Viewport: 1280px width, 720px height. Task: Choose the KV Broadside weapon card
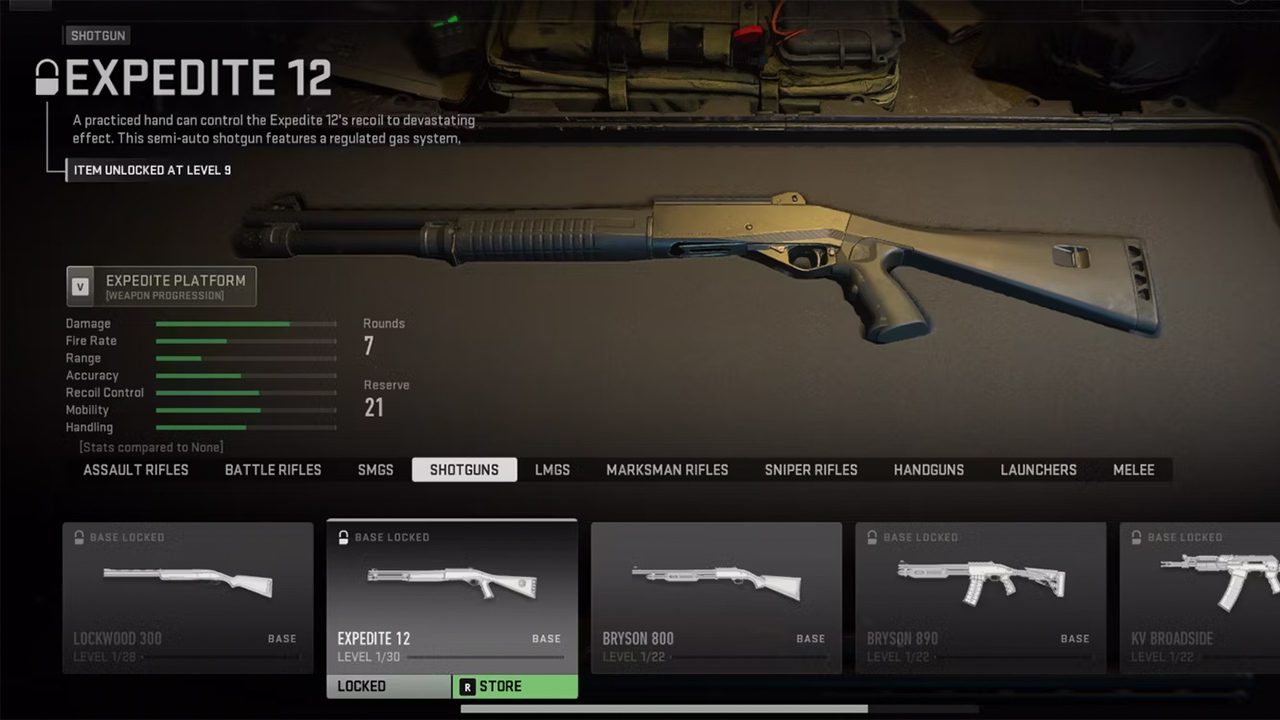click(1200, 597)
